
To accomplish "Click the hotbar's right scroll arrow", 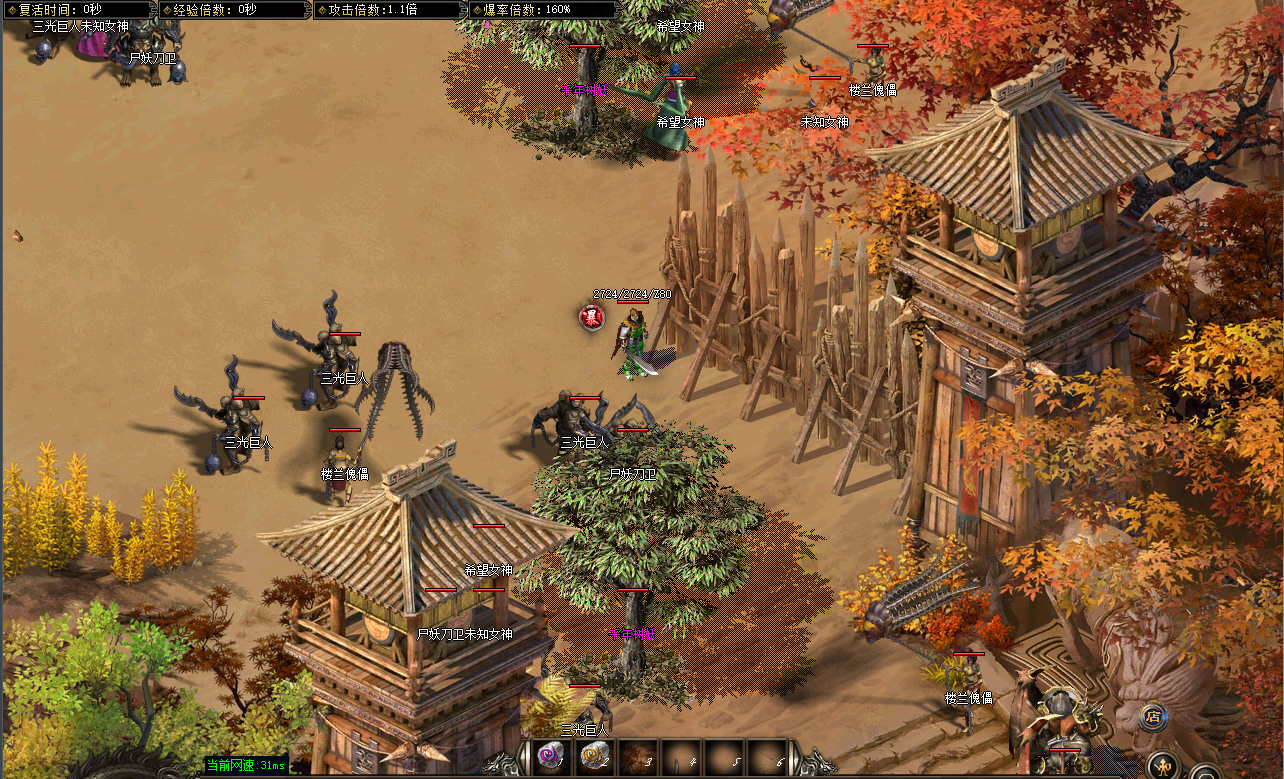I will (x=795, y=758).
